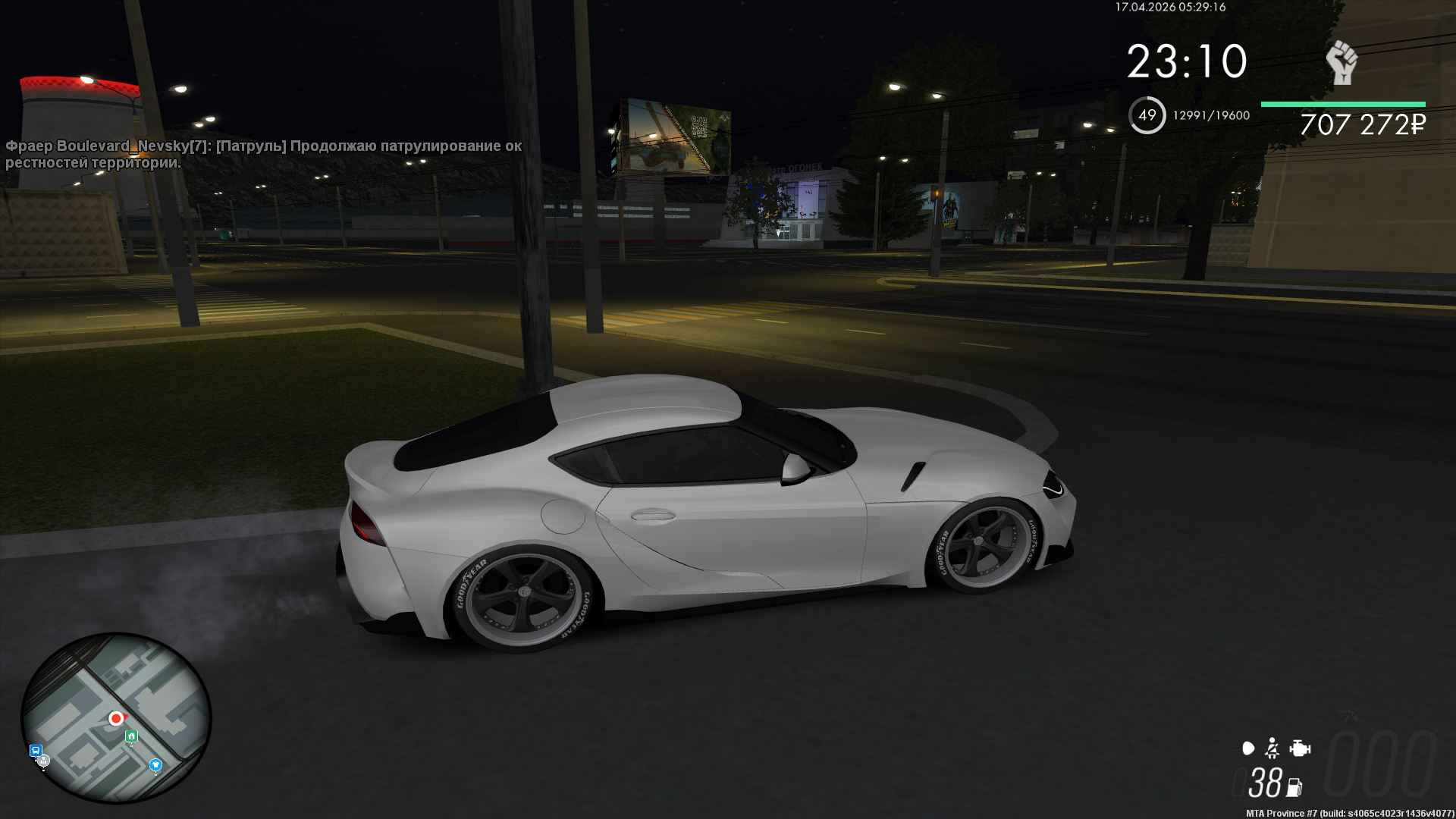Choose the blue clothing shop map marker
The image size is (1456, 819).
(155, 764)
